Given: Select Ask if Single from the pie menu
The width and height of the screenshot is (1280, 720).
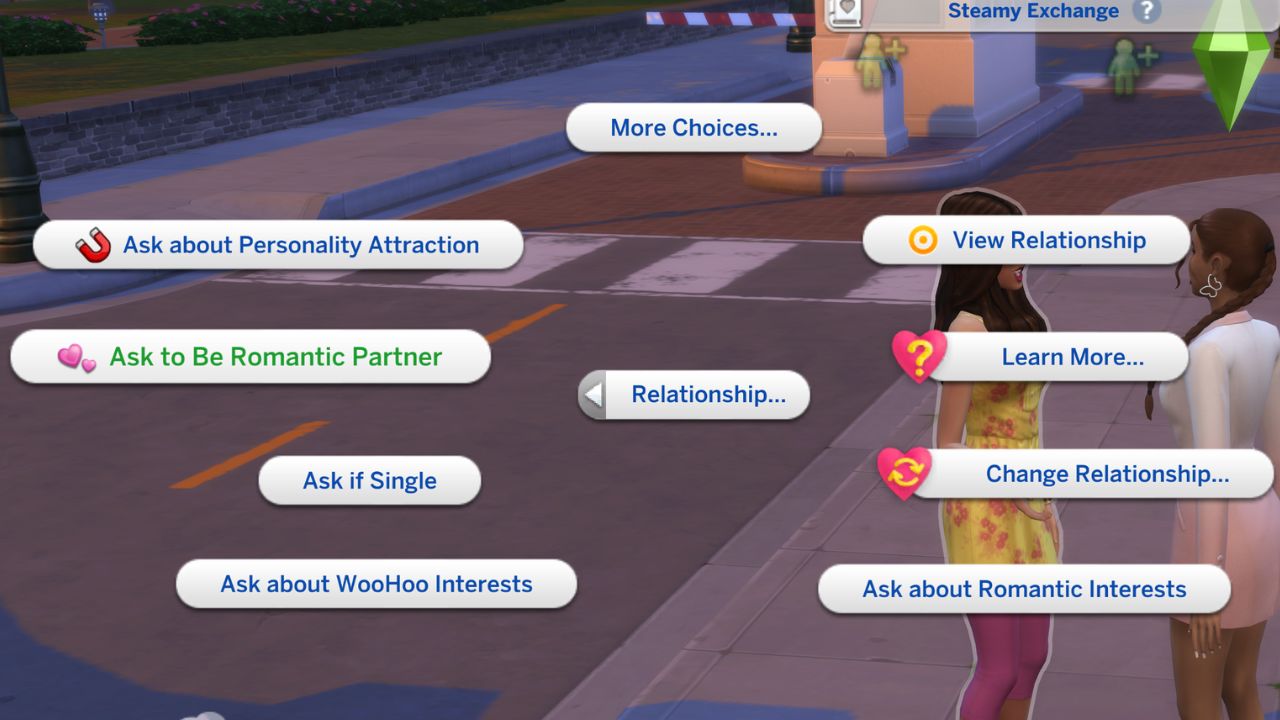Looking at the screenshot, I should [x=369, y=480].
